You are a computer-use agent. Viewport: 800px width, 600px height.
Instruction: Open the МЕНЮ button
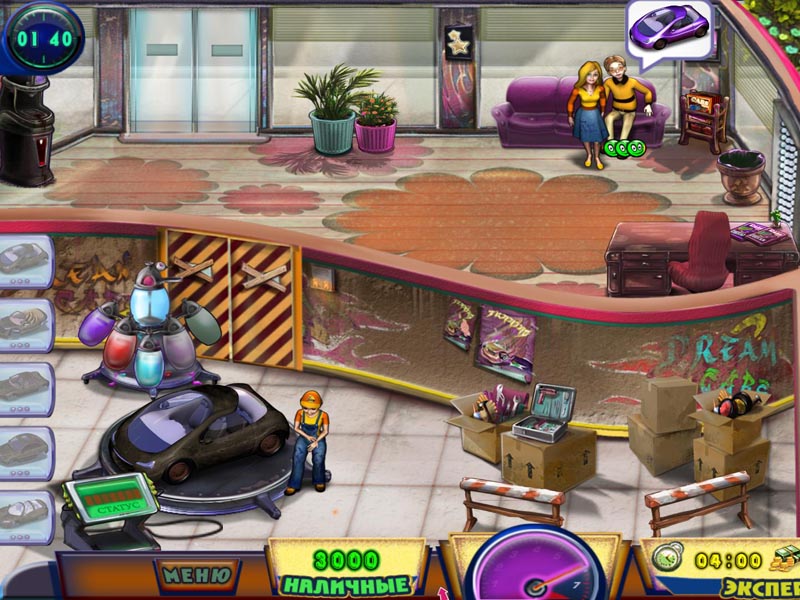[x=197, y=575]
